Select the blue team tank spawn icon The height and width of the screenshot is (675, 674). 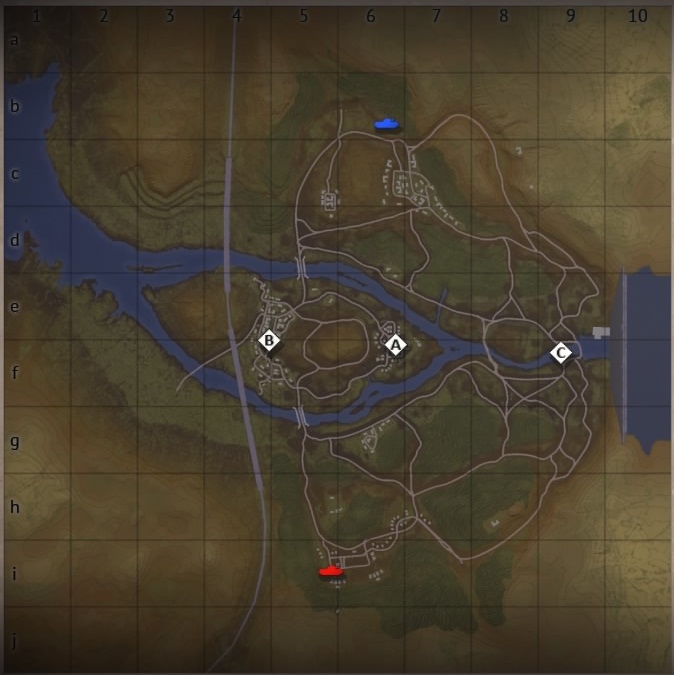pyautogui.click(x=387, y=124)
